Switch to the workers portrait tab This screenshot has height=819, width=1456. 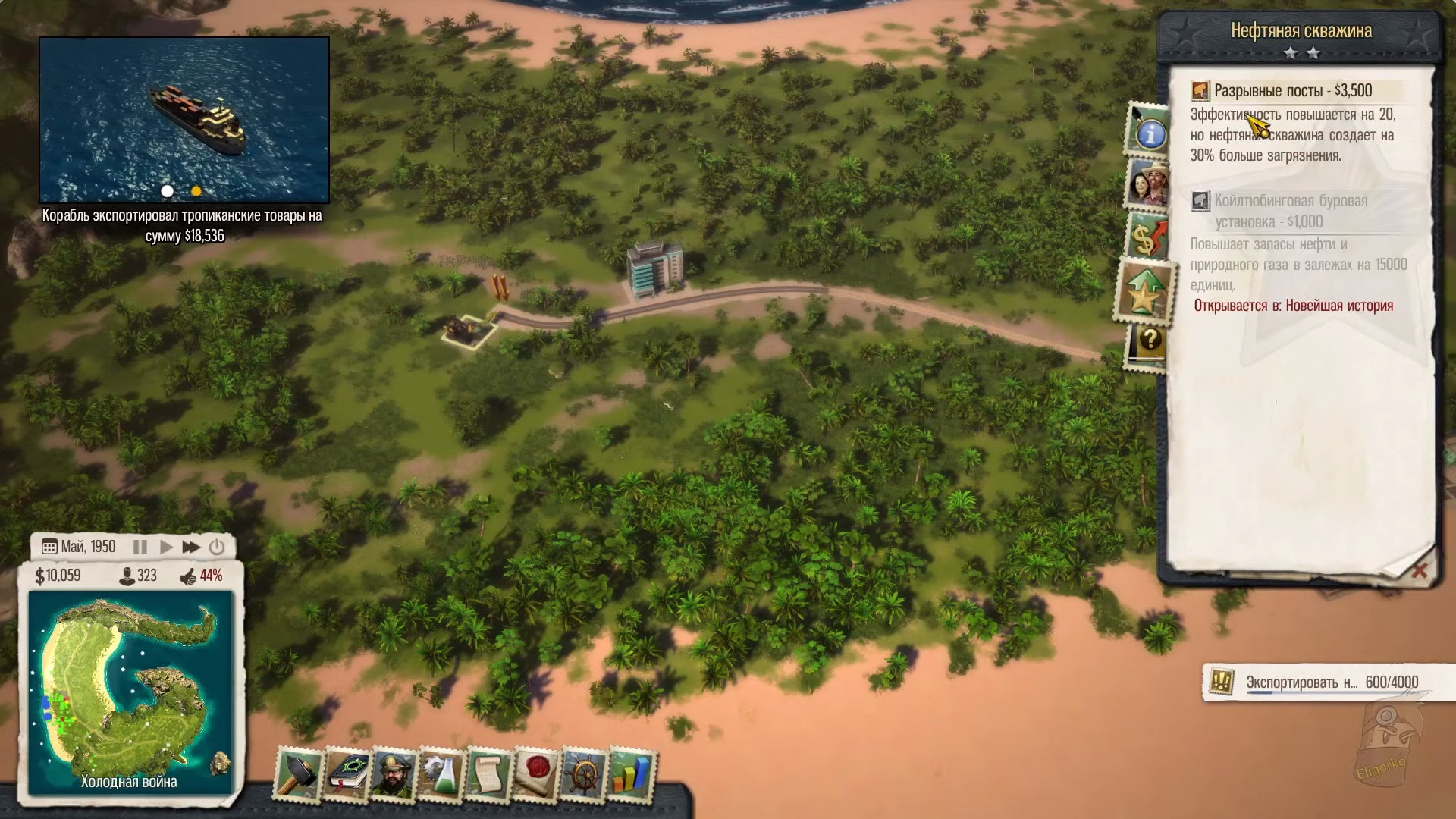(1147, 183)
